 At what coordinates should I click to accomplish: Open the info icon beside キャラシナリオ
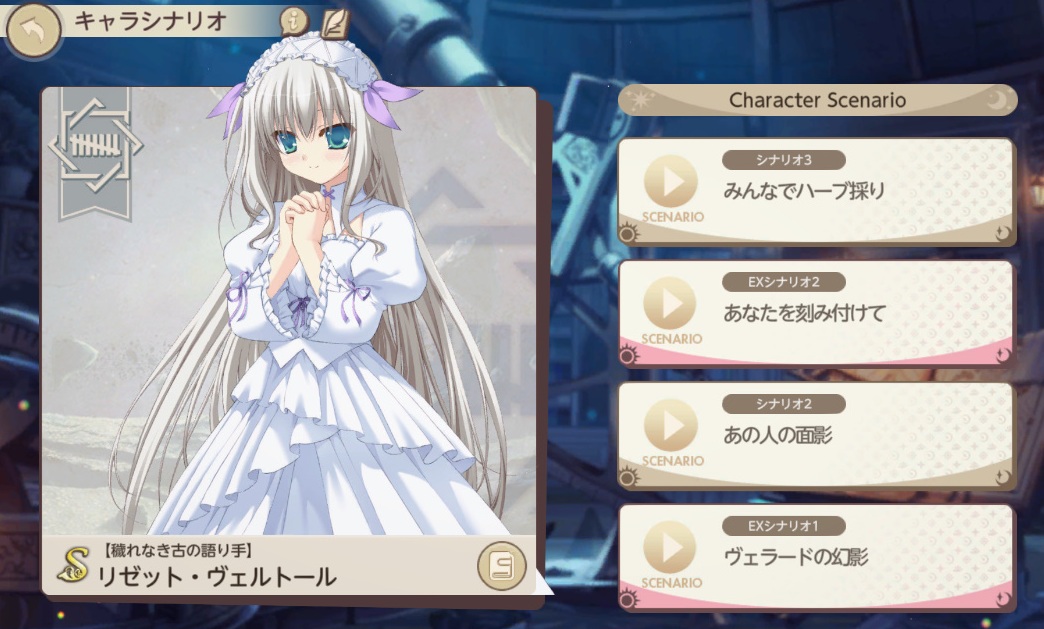click(x=292, y=19)
